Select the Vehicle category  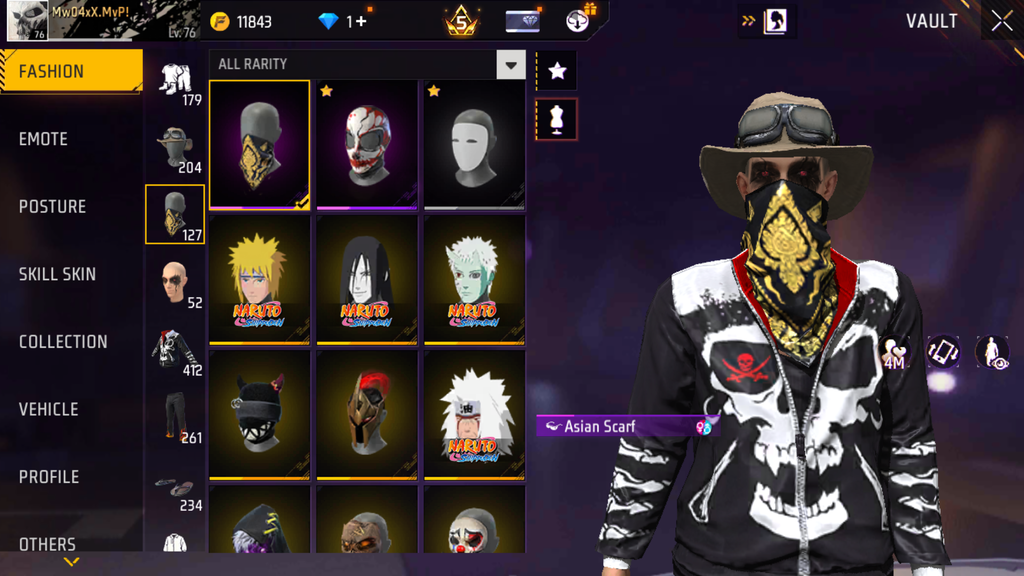[x=48, y=409]
